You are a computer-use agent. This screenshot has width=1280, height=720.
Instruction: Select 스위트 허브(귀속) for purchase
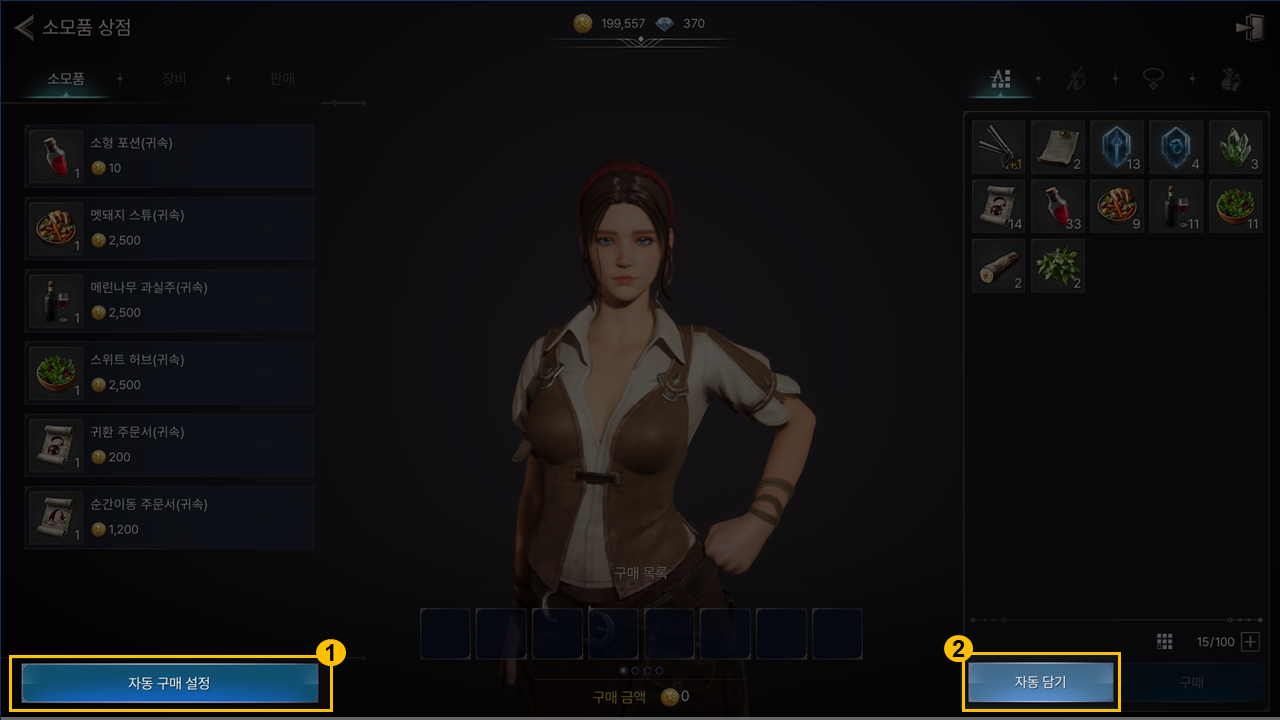click(x=169, y=373)
